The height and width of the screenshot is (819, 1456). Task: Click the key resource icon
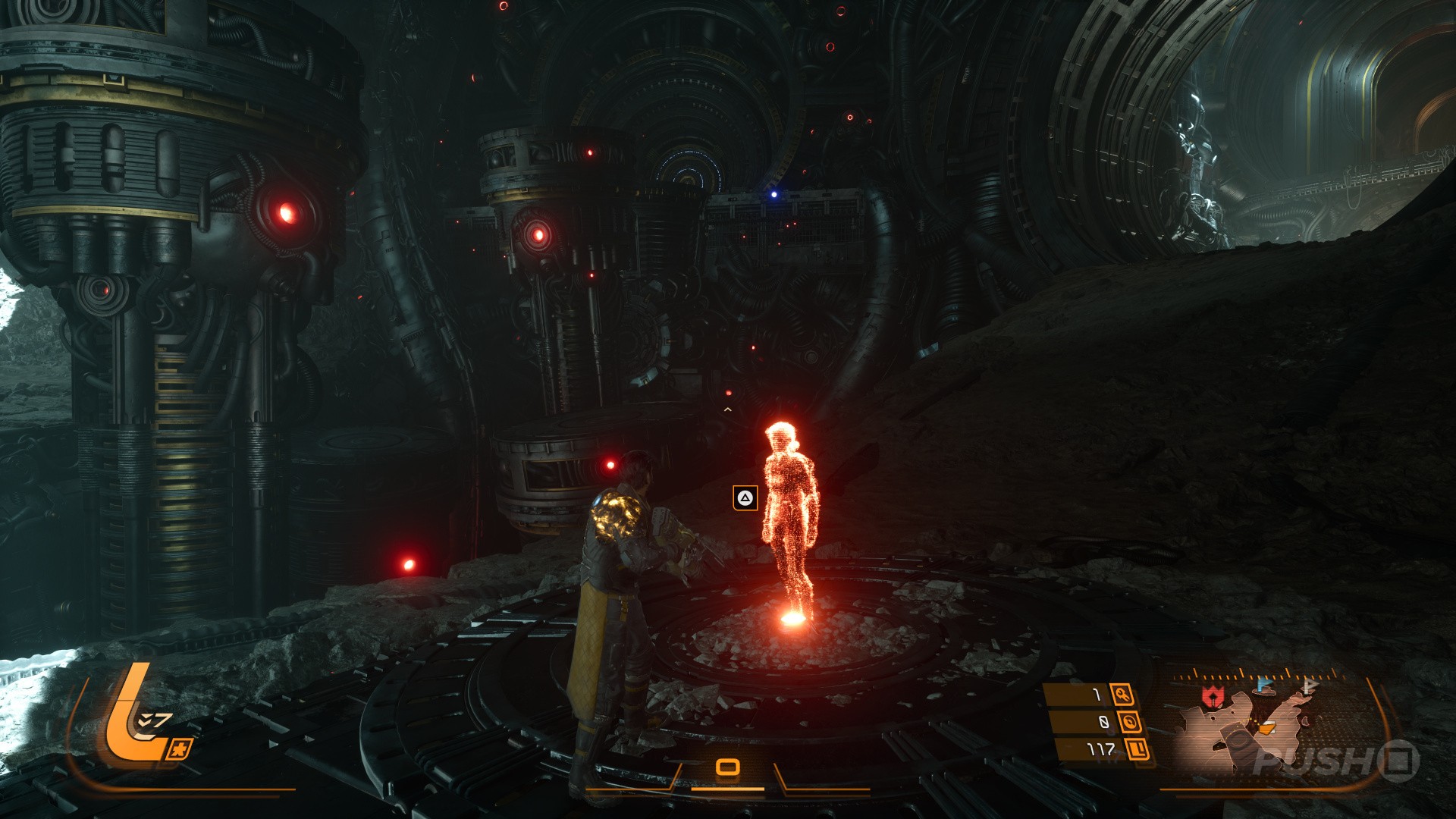coord(1122,695)
